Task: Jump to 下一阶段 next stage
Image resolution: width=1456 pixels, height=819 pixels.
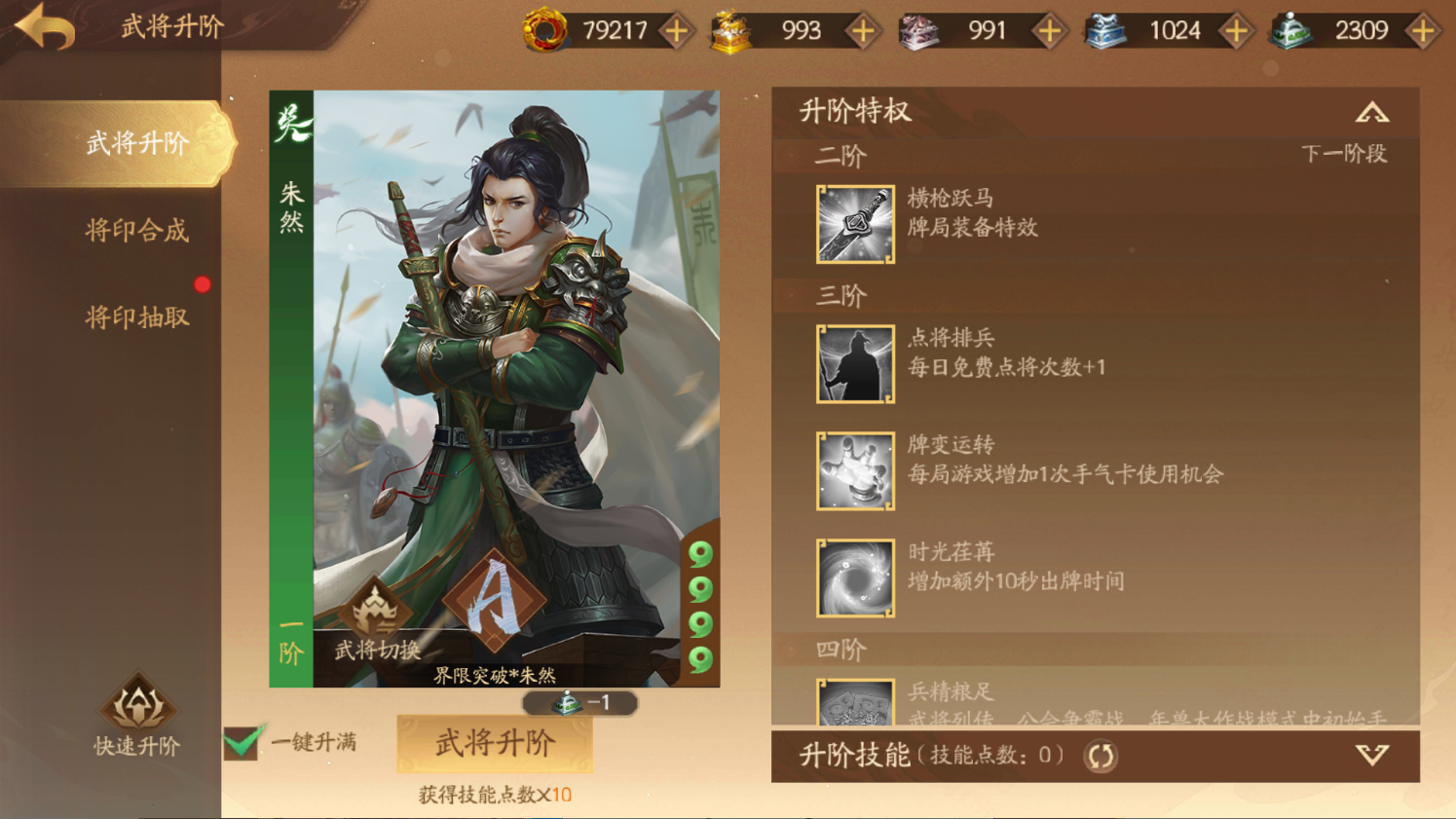Action: (x=1344, y=154)
